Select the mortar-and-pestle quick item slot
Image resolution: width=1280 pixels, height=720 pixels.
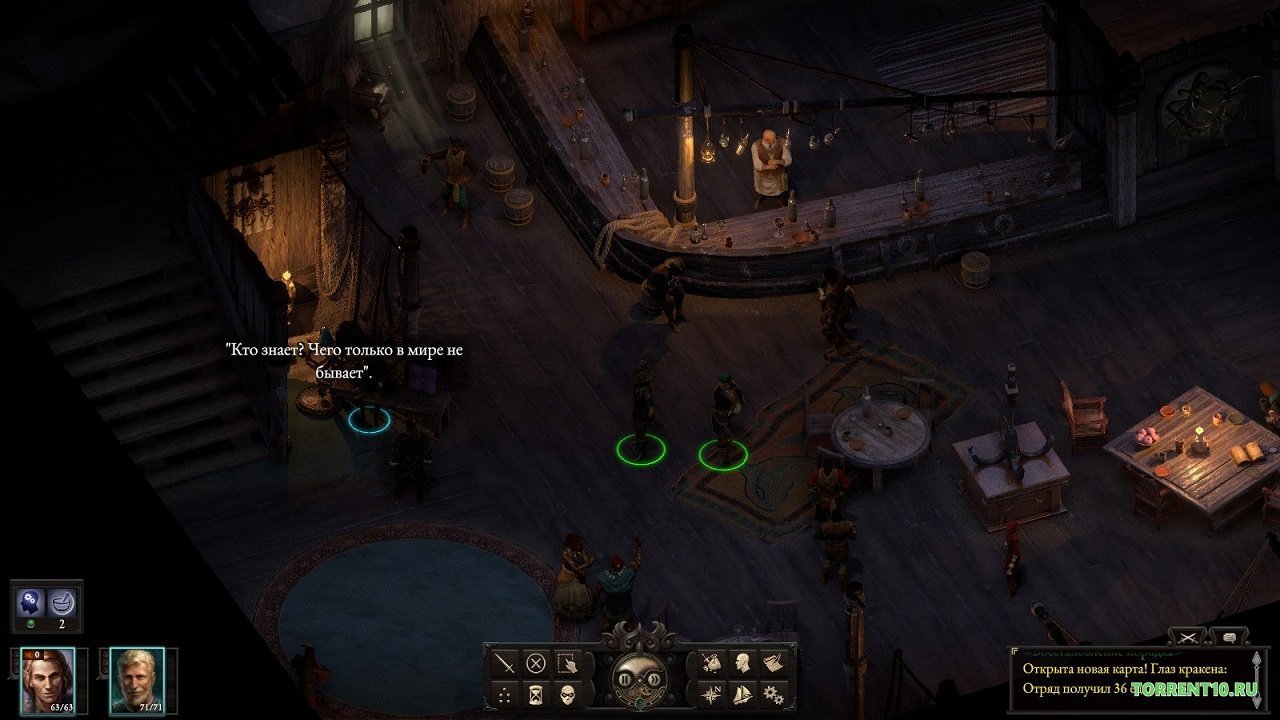click(60, 604)
